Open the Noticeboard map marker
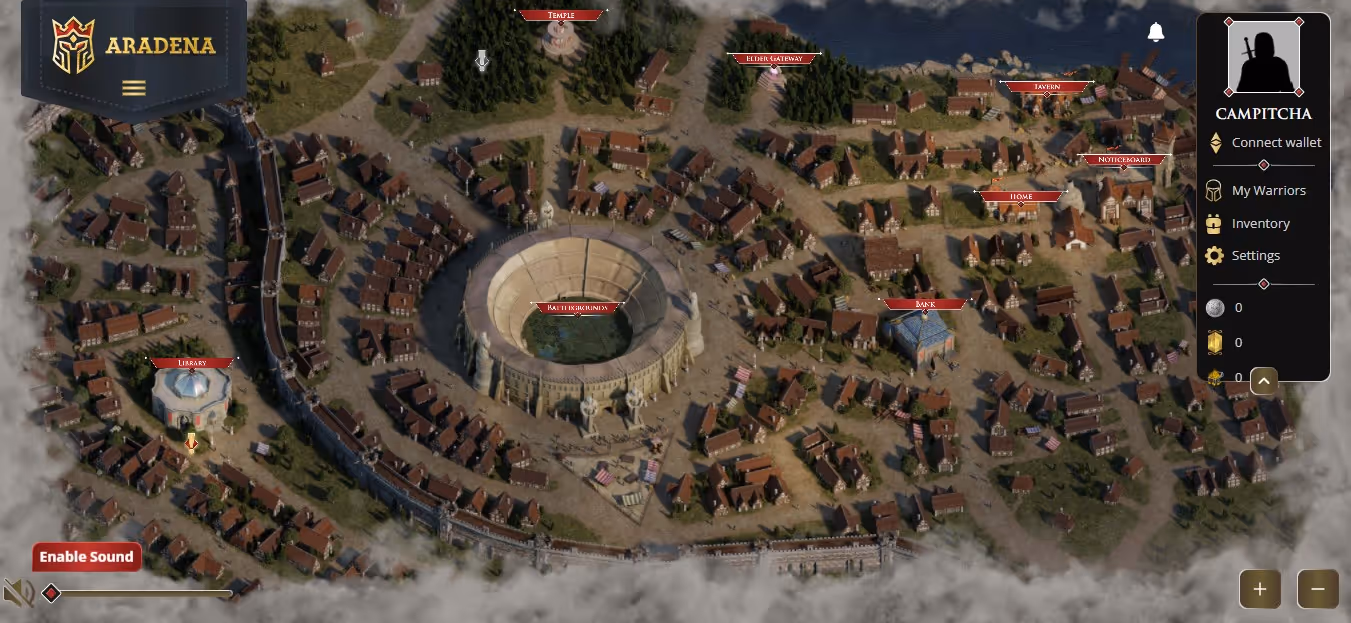Viewport: 1351px width, 623px height. coord(1125,160)
